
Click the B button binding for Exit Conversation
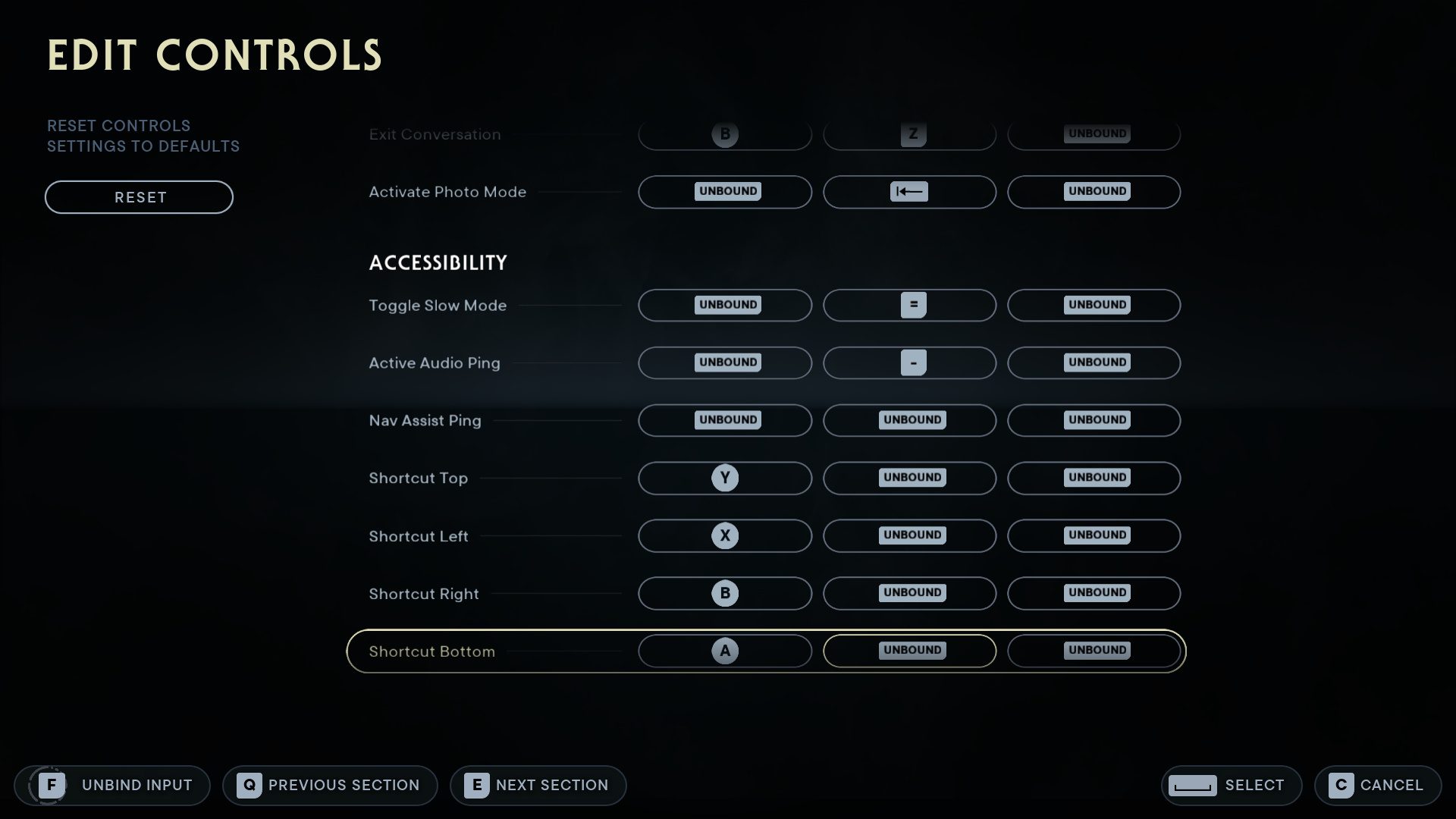[x=724, y=134]
